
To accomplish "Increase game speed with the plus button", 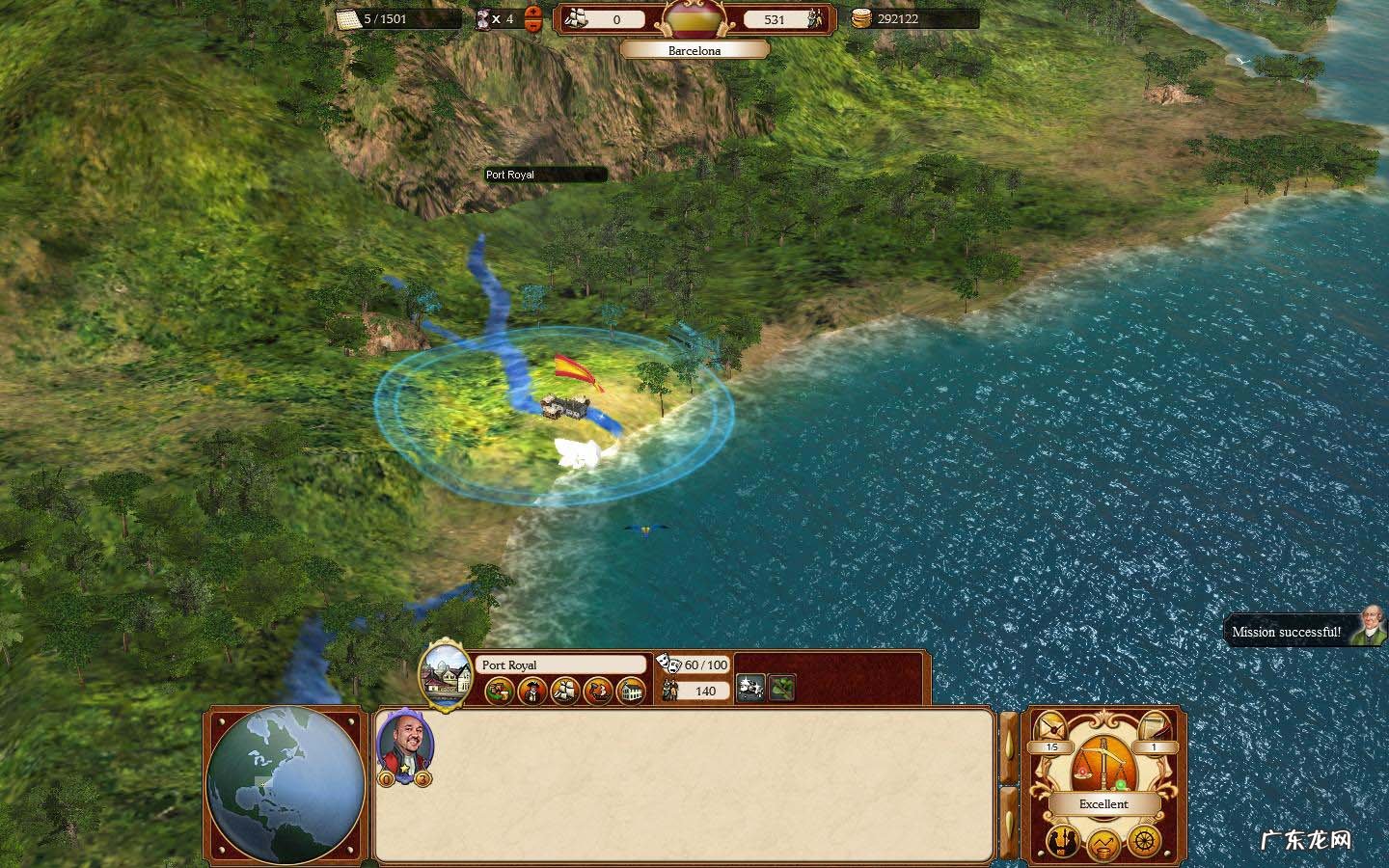I will tap(533, 13).
